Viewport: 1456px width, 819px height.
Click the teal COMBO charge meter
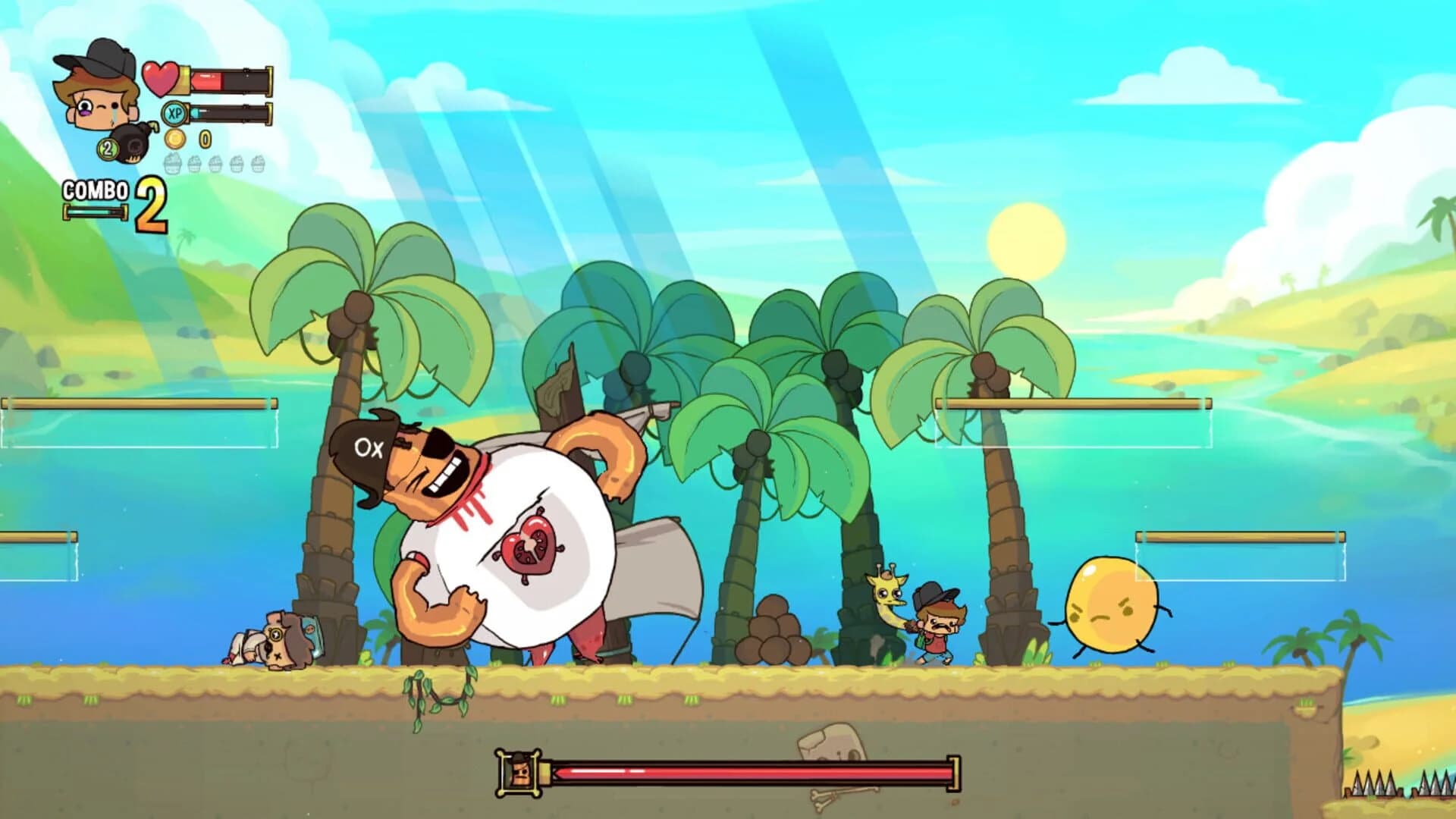point(94,212)
